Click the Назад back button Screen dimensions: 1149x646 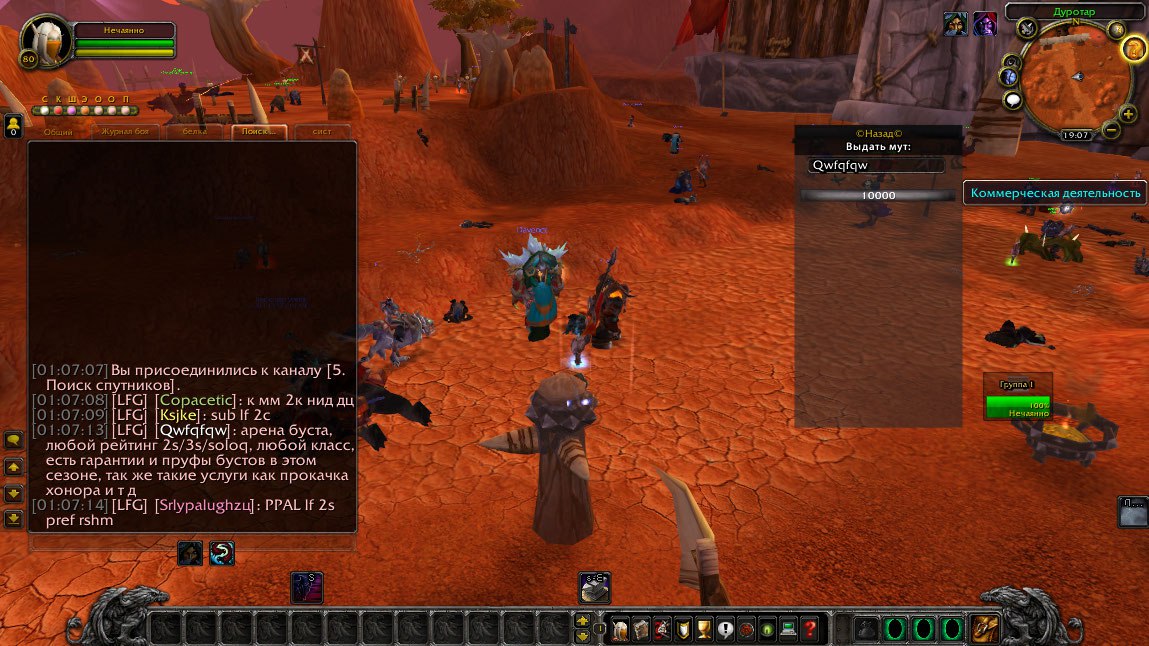878,133
